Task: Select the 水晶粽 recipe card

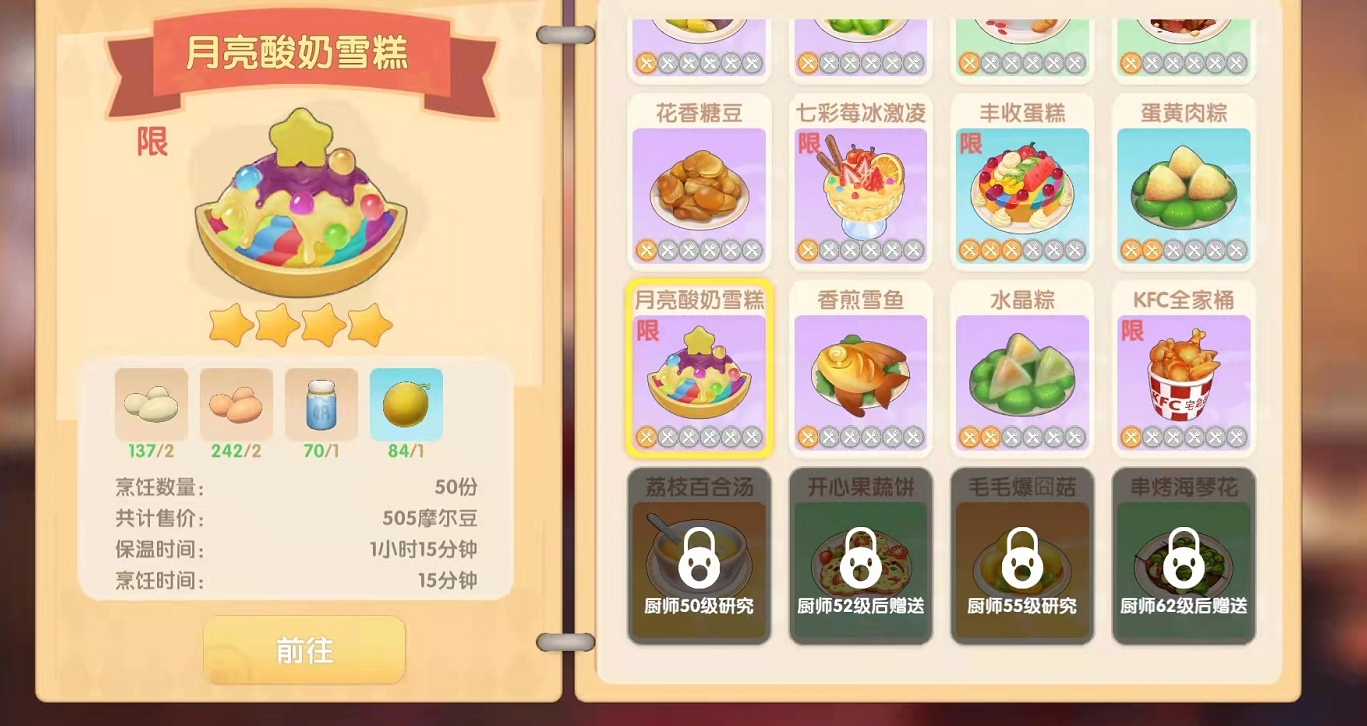Action: point(1022,370)
